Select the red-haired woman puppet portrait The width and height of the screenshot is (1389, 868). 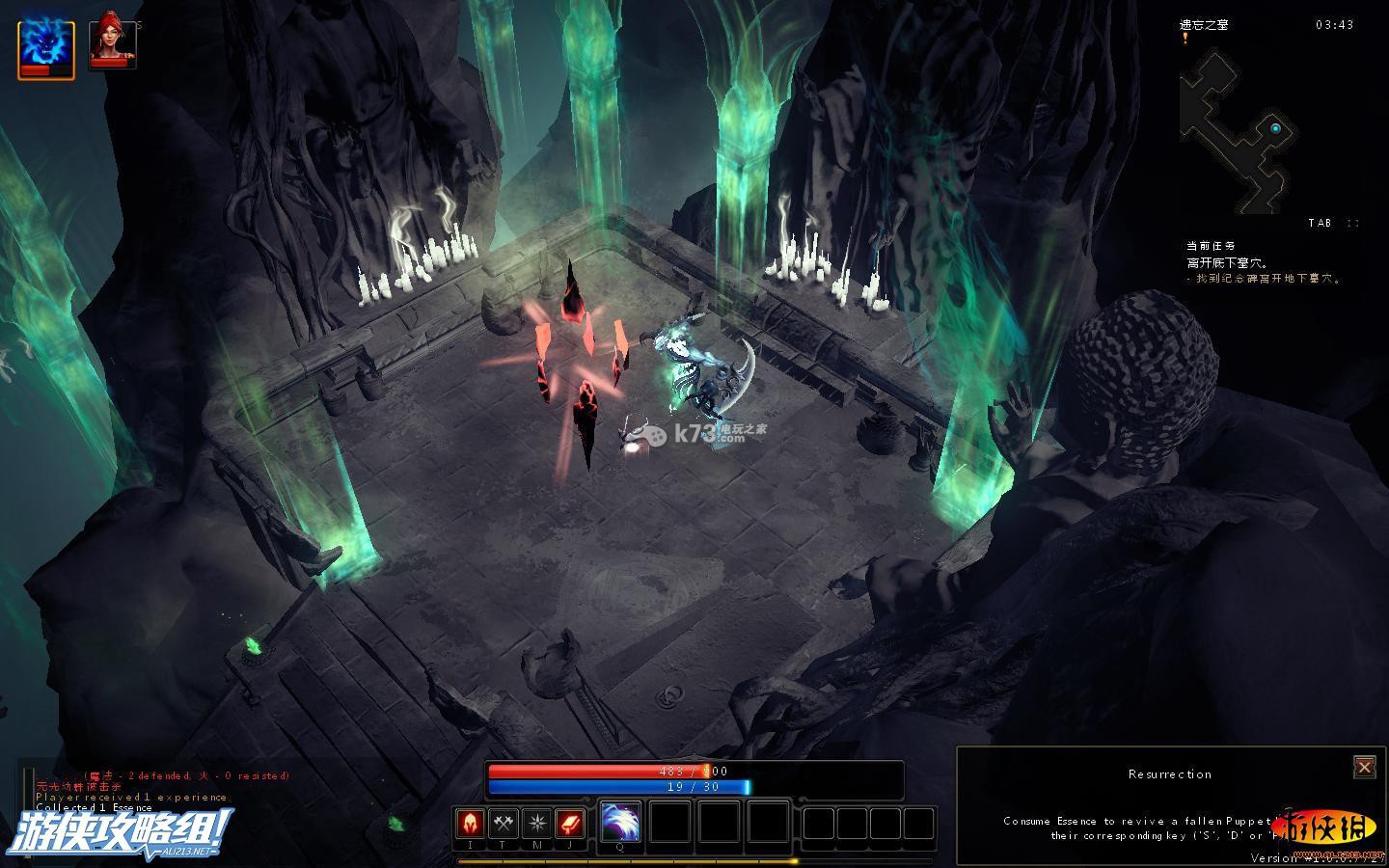point(112,43)
